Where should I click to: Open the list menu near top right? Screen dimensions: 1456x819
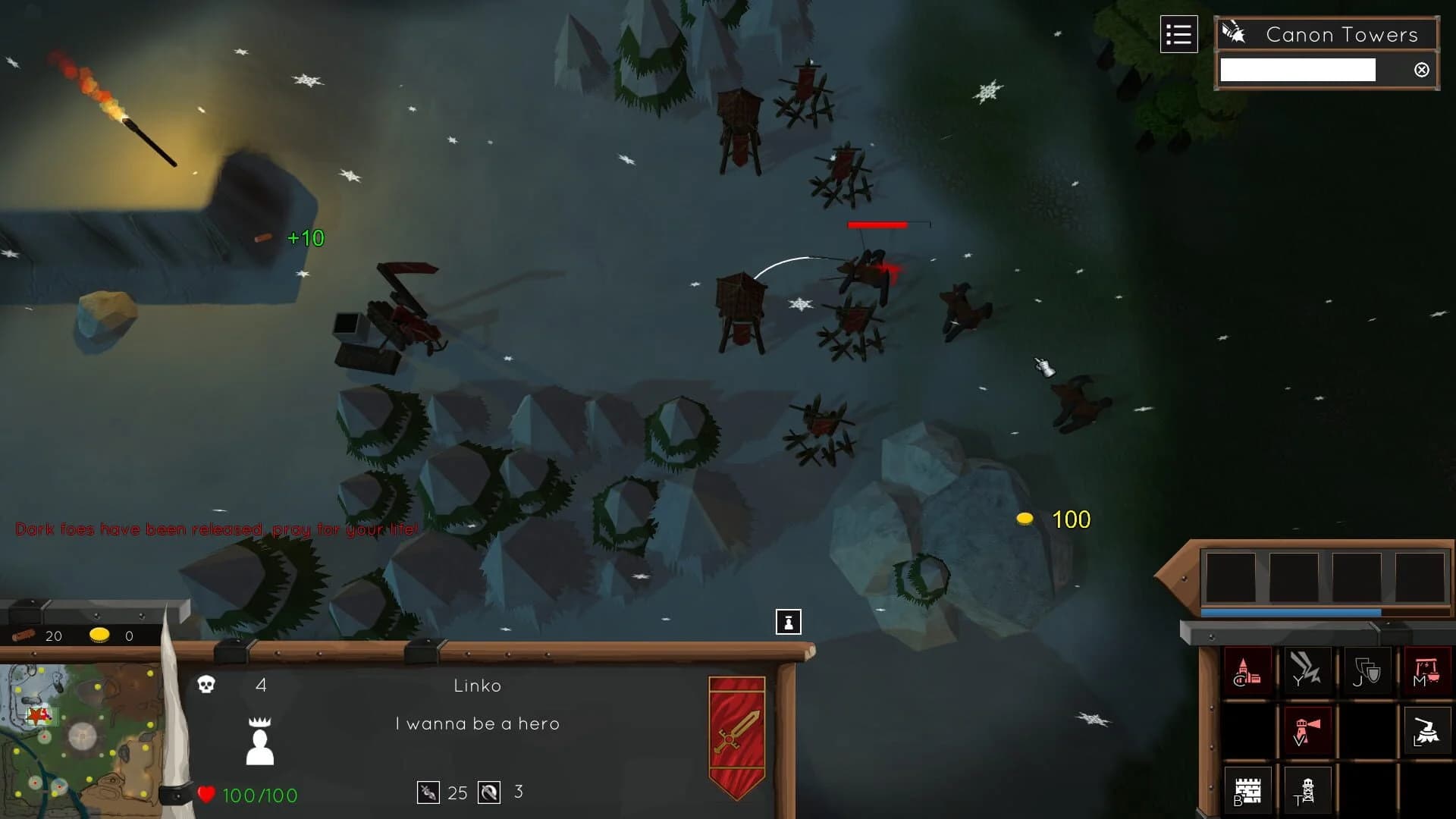pyautogui.click(x=1179, y=33)
